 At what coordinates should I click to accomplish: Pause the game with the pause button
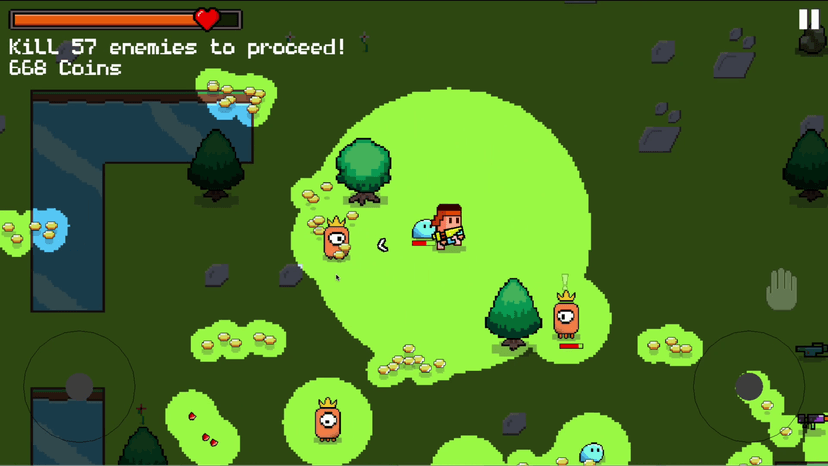(x=809, y=19)
